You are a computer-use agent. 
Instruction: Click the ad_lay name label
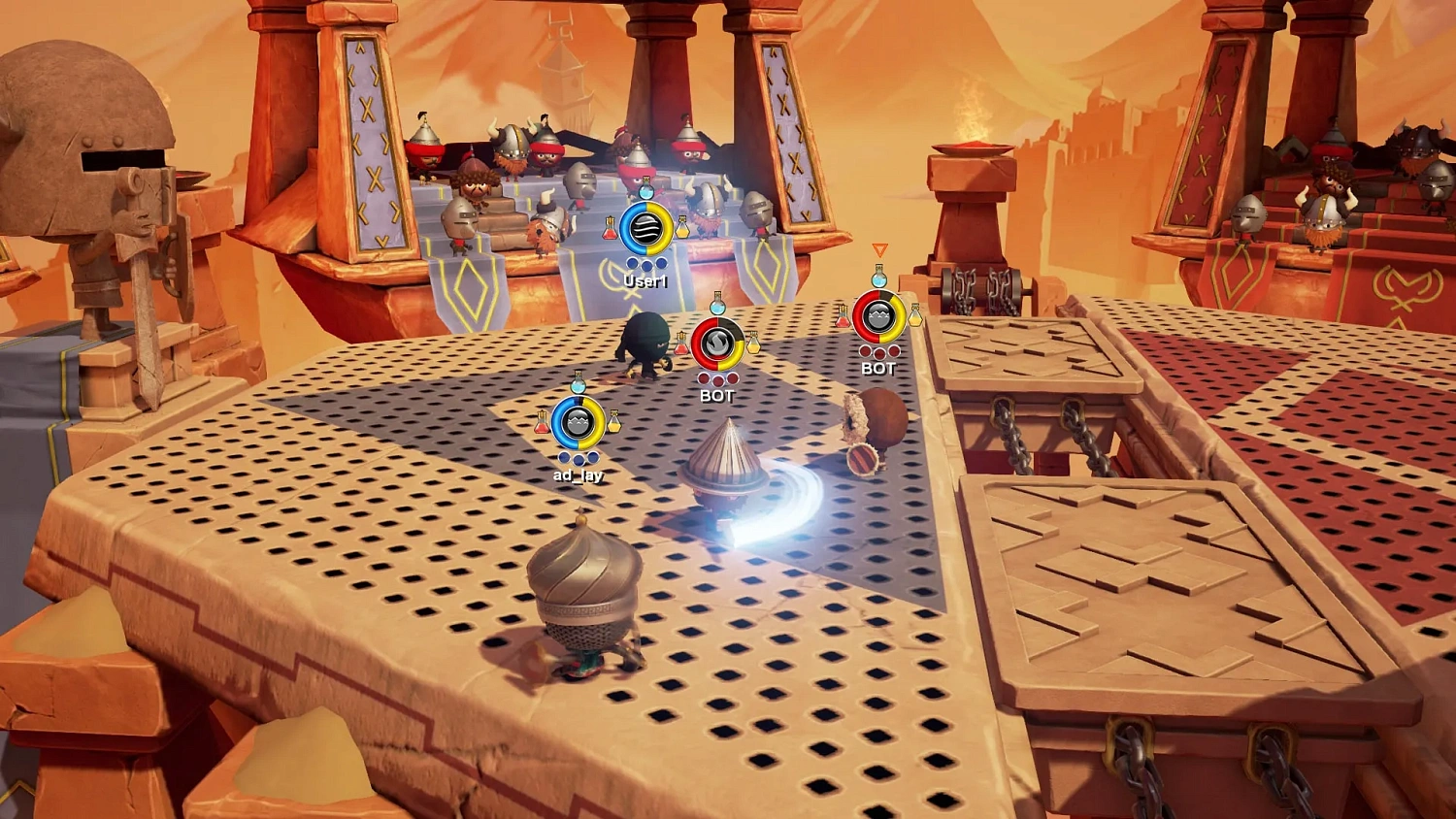[x=578, y=475]
